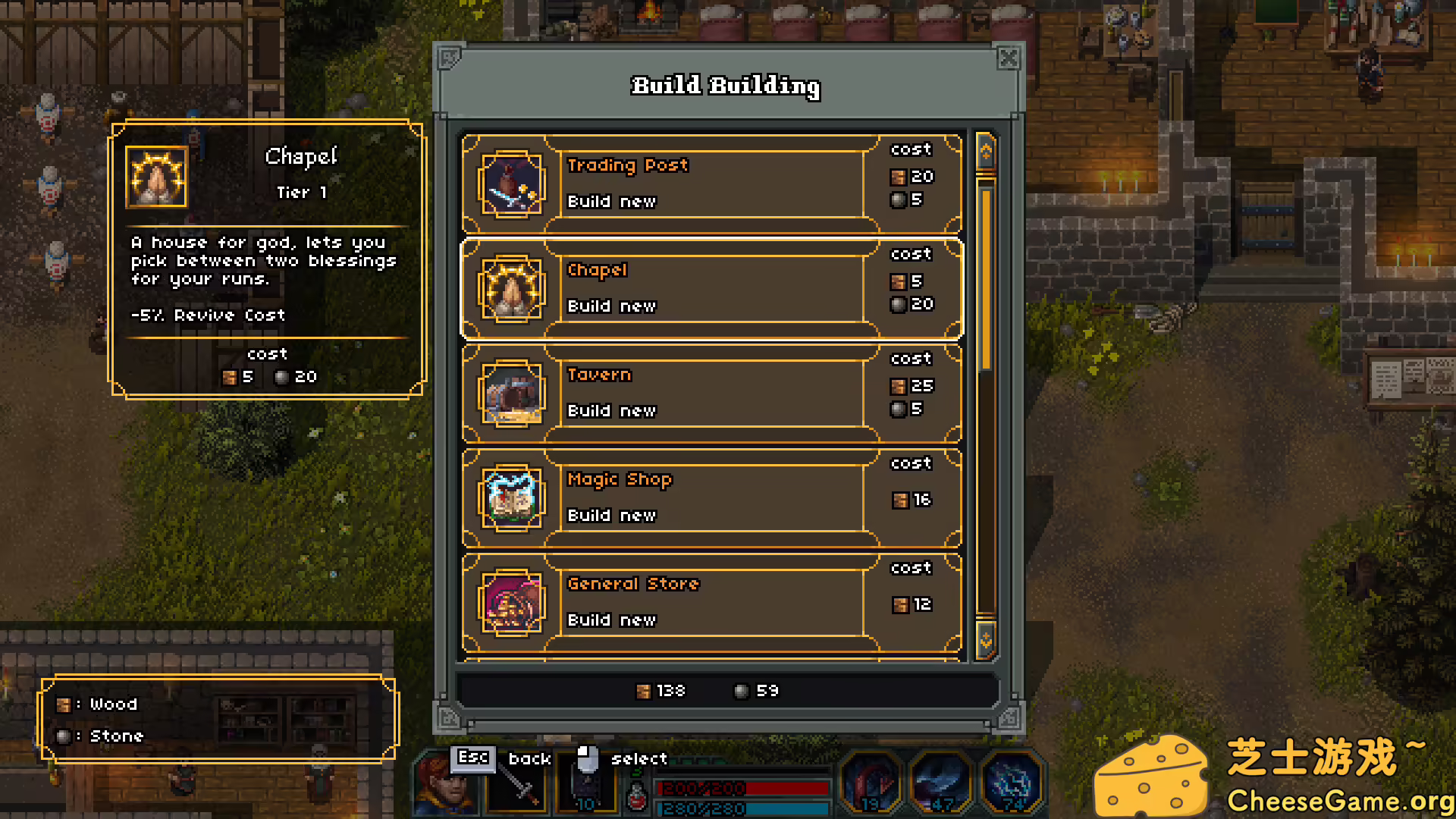This screenshot has width=1456, height=819.
Task: Click the lightning ability icon showing 74
Action: tap(1010, 783)
